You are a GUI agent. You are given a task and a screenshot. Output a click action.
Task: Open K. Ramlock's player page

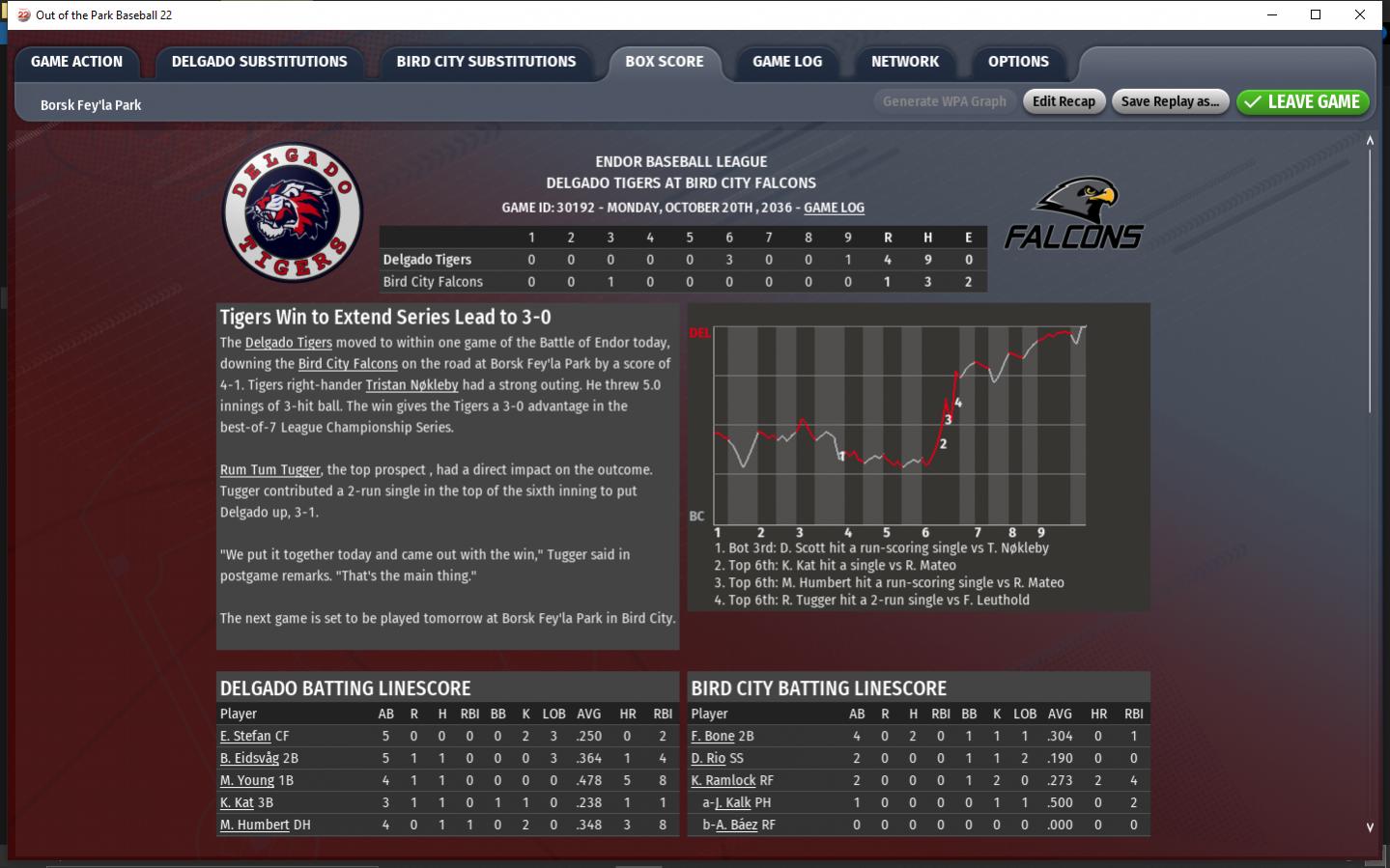coord(723,780)
